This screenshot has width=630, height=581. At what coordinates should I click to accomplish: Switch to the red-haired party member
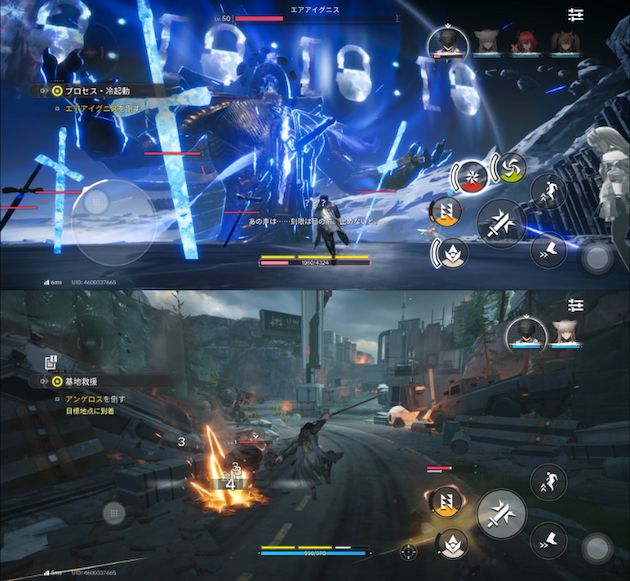(x=520, y=42)
